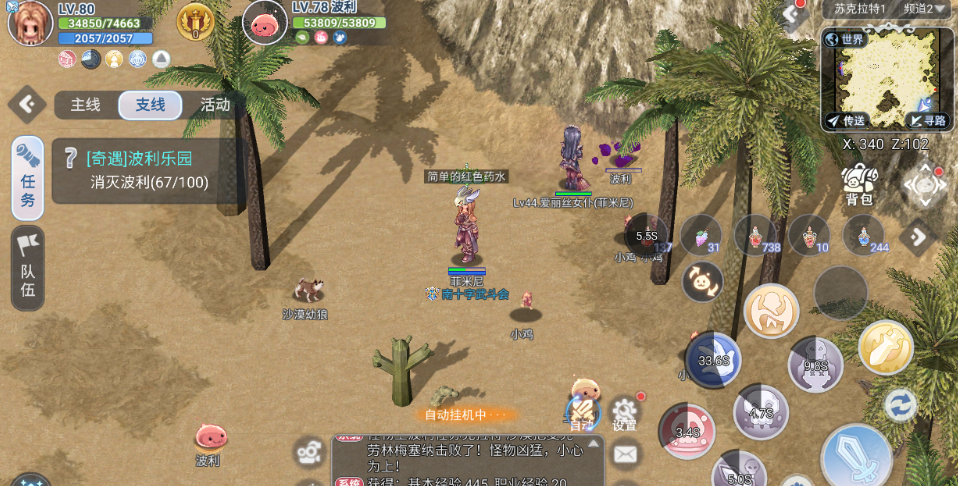Viewport: 958px width, 486px height.
Task: Use the red potion with 738 count
Action: tap(755, 235)
